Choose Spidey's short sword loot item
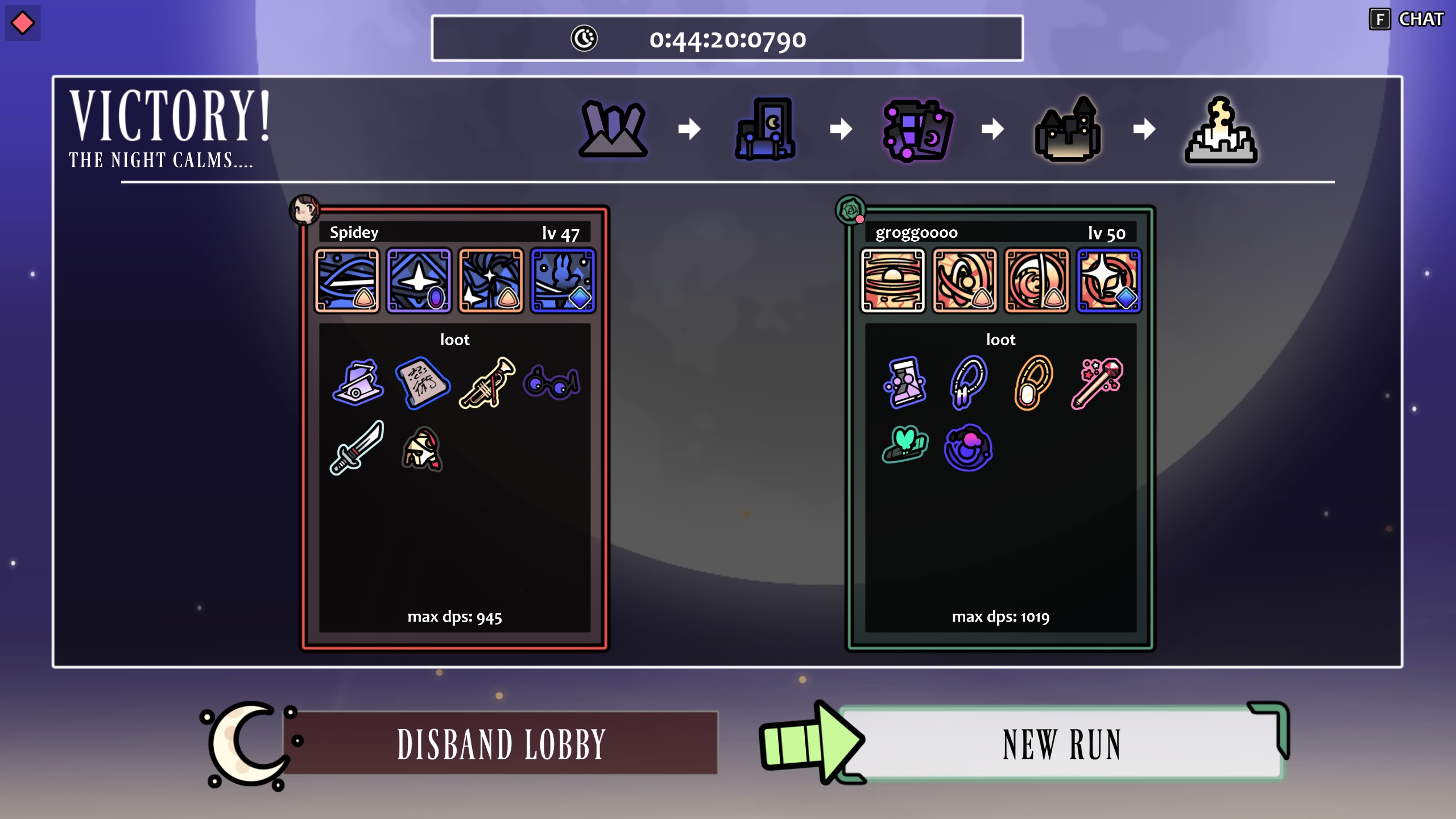Viewport: 1456px width, 819px height. click(357, 448)
